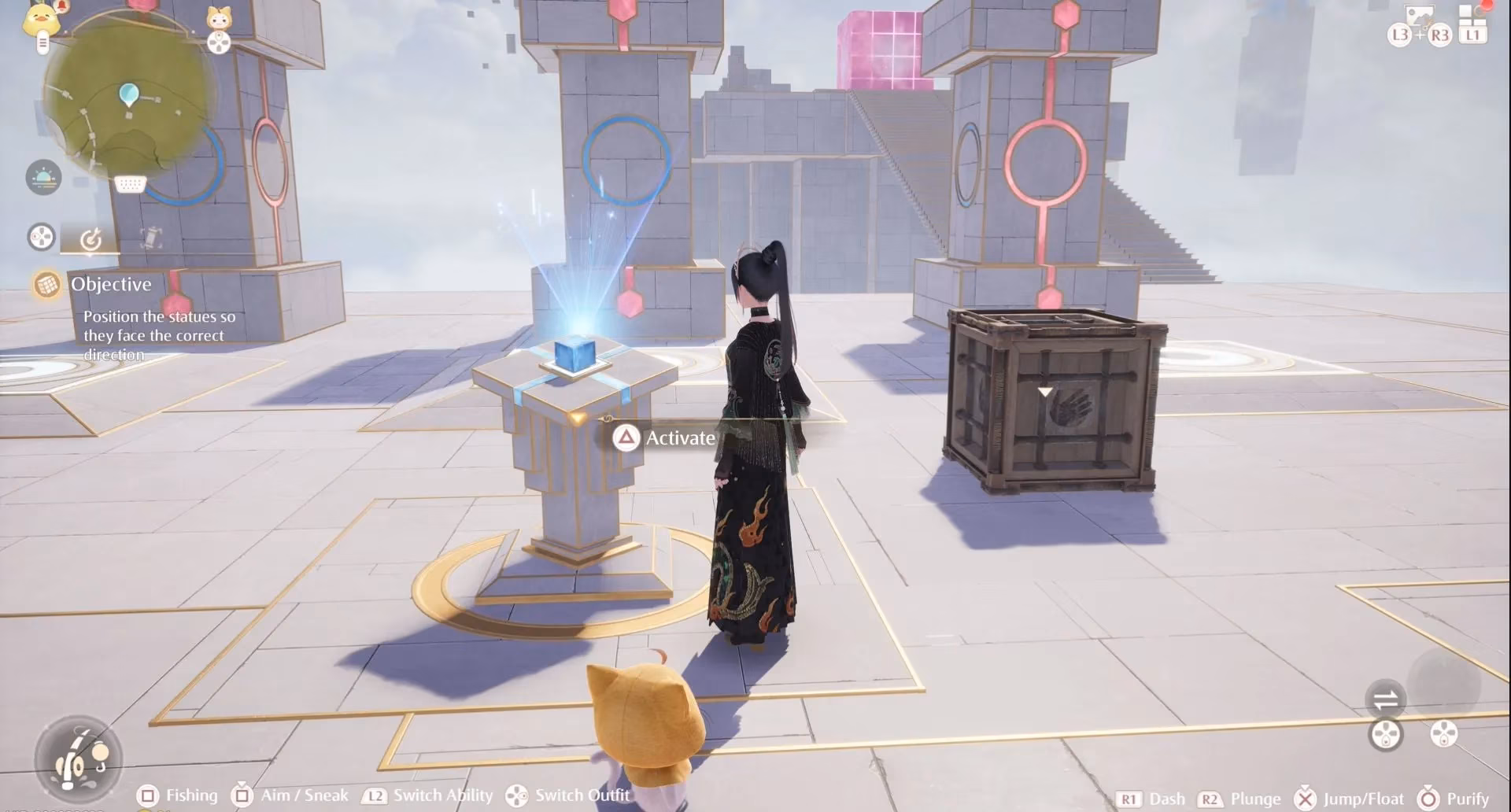The image size is (1511, 812).
Task: Click the Purify ring skill icon
Action: point(1428,797)
